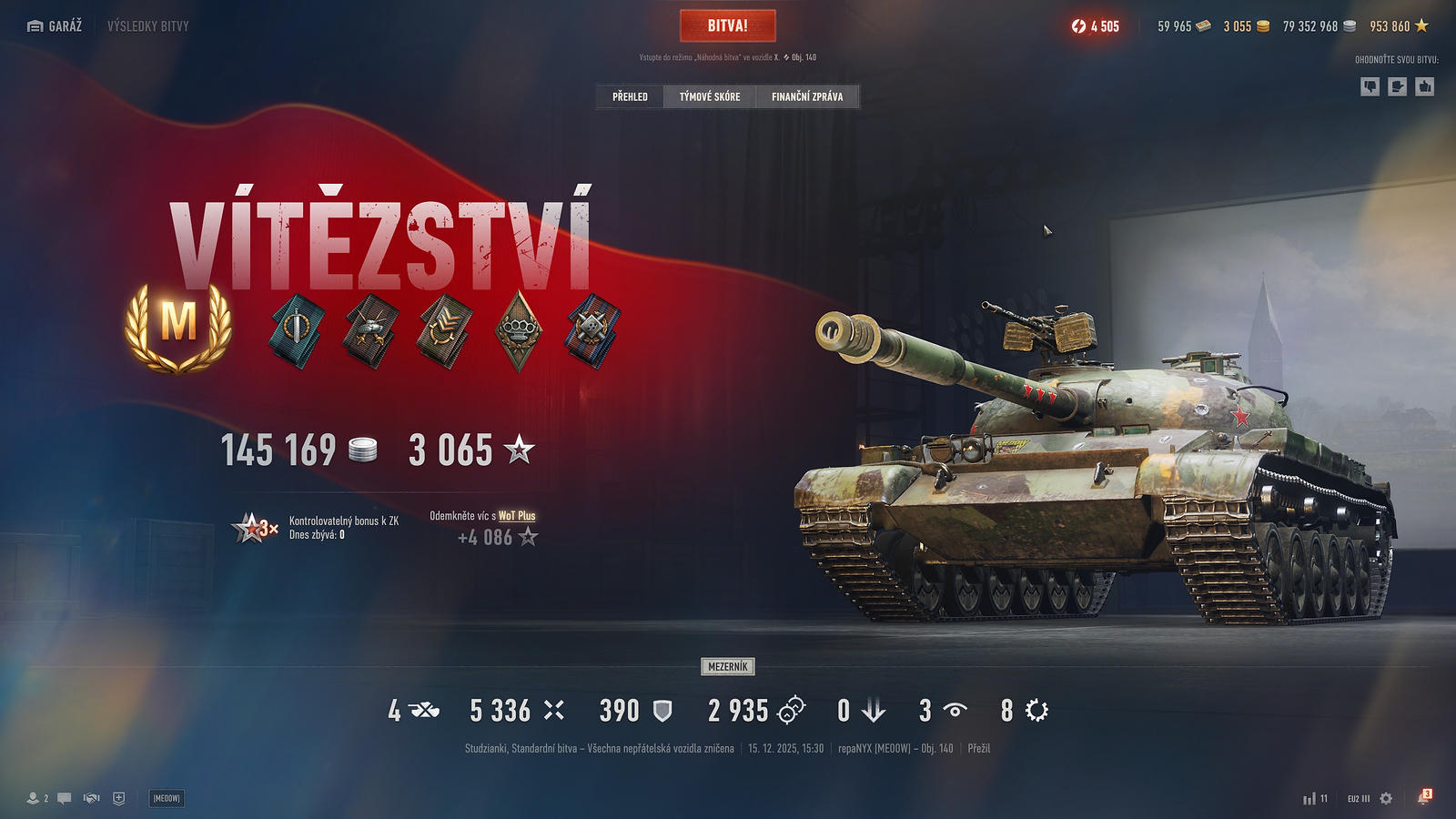Click the gold M mastery badge
The image size is (1456, 819).
pyautogui.click(x=178, y=326)
